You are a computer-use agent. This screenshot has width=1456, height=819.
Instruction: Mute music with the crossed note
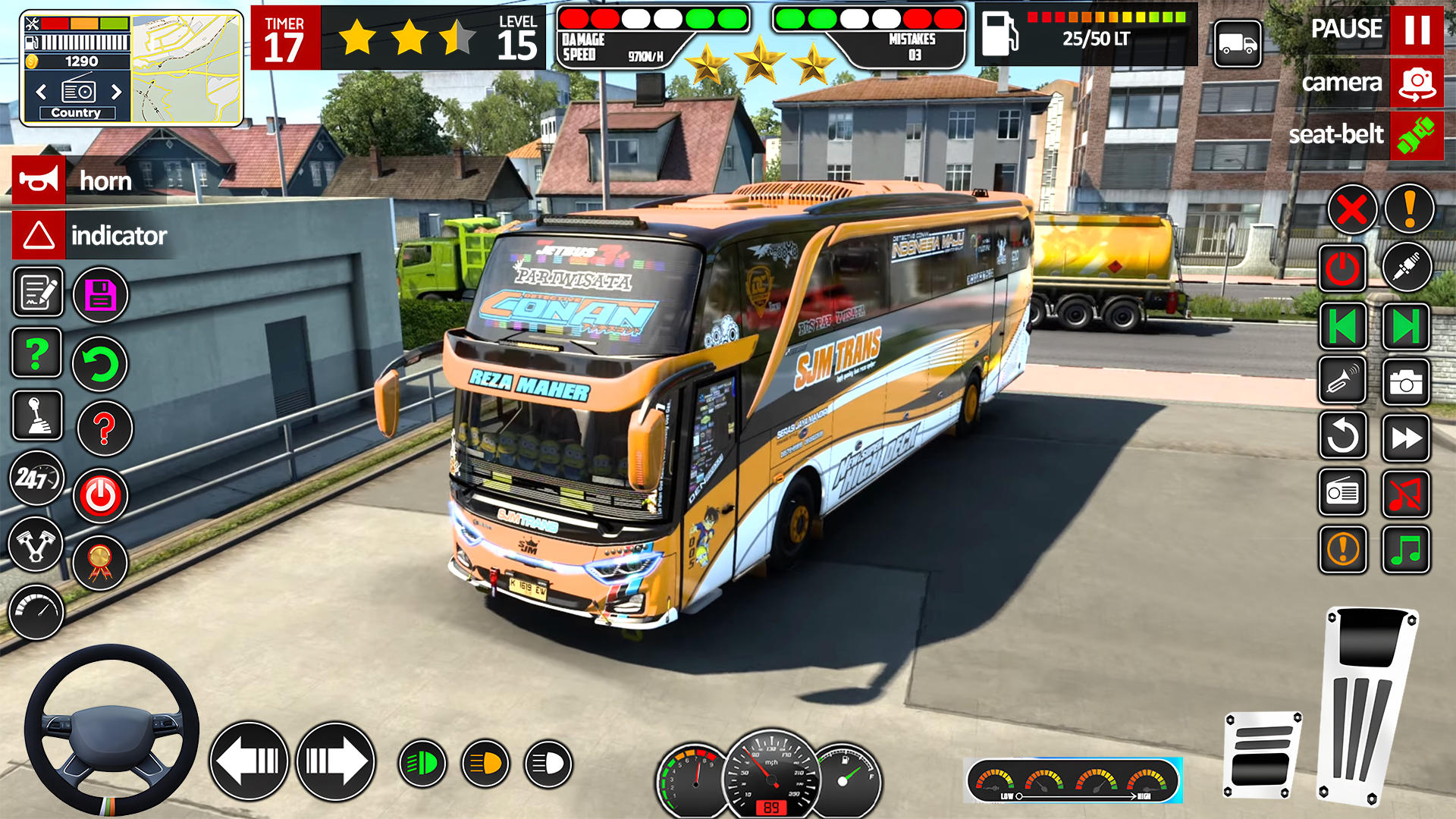tap(1405, 494)
